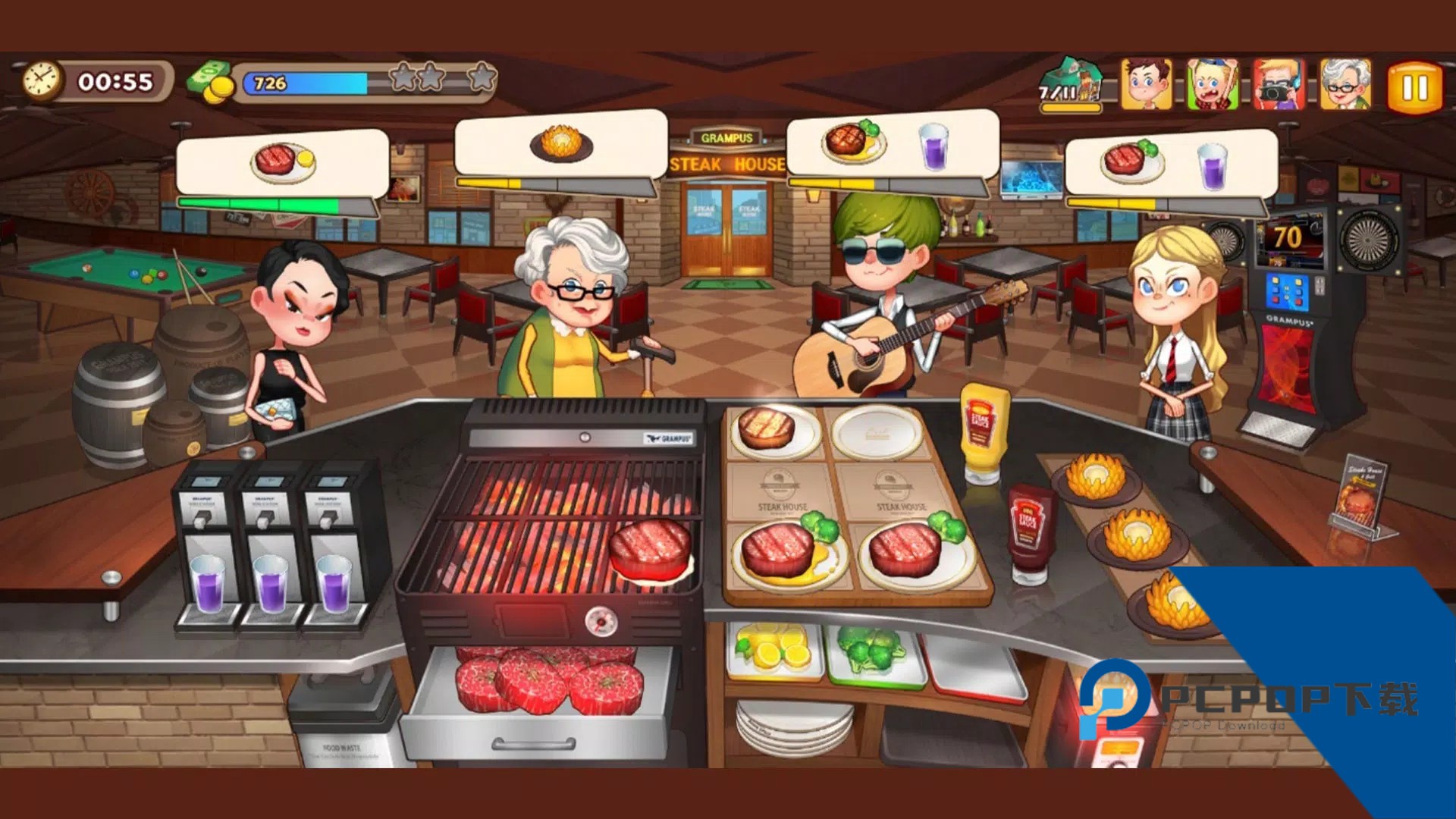Click the brown-haired boy customer portrait

coord(1146,84)
